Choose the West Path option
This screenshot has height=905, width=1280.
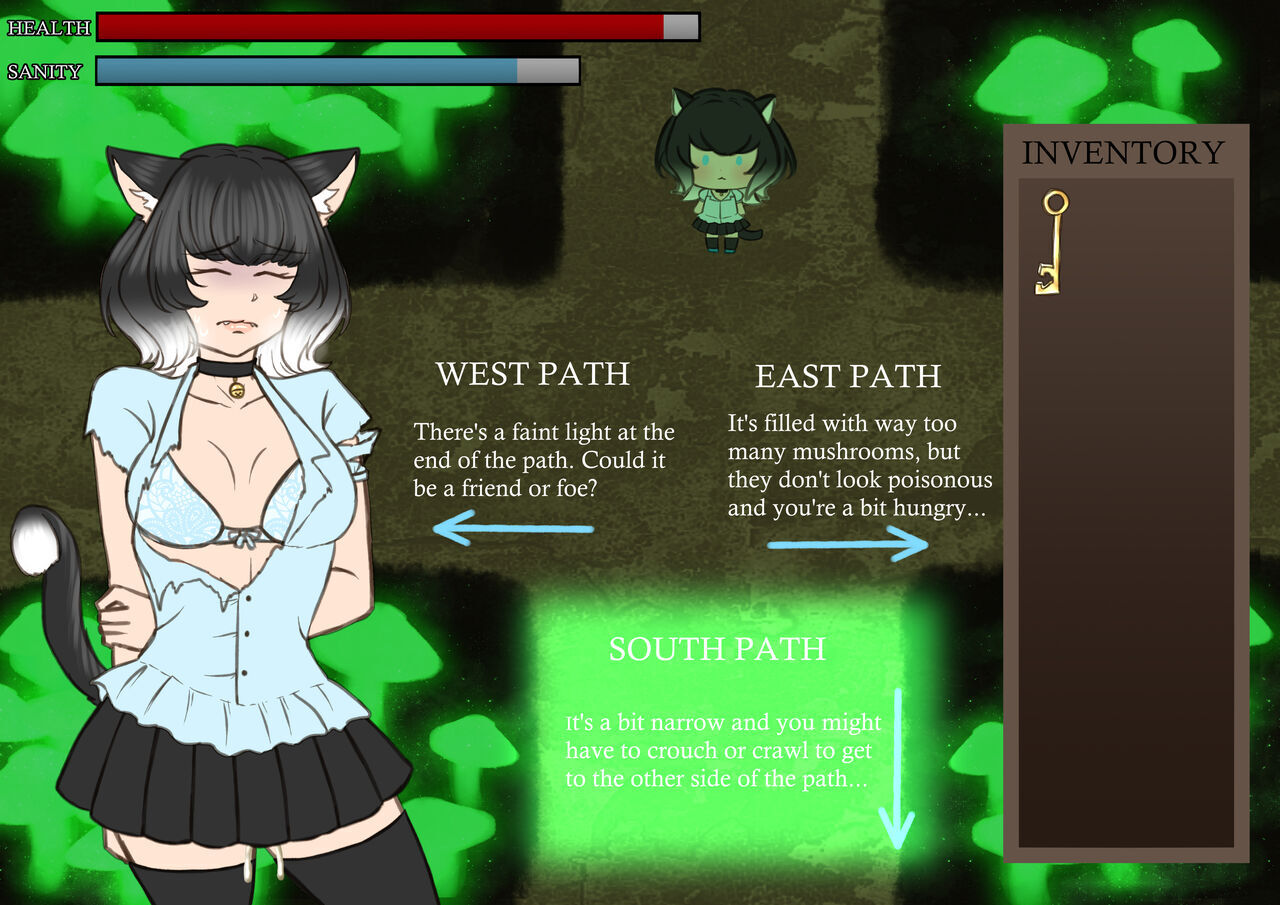coord(533,374)
